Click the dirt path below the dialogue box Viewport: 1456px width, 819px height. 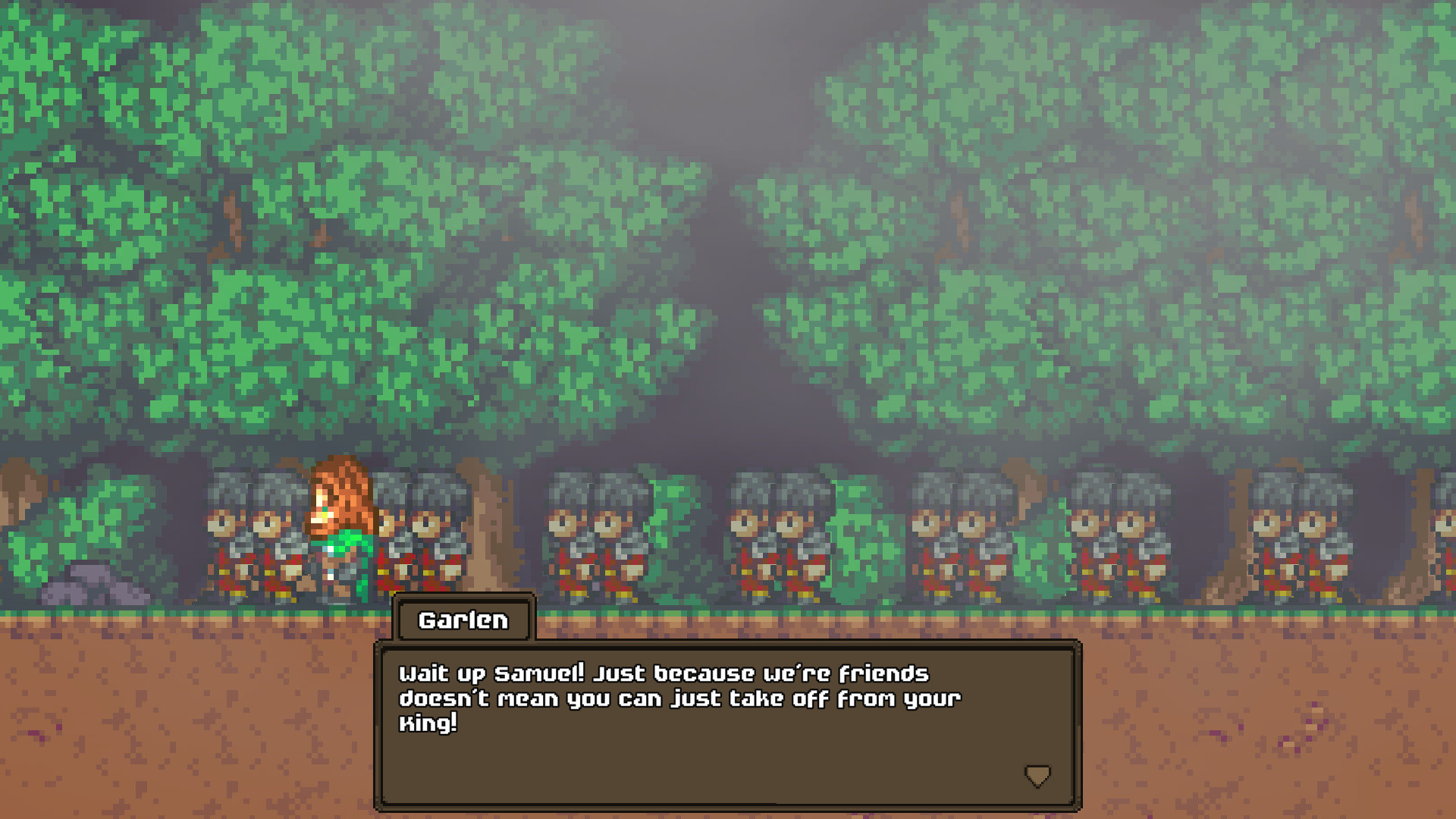(190, 720)
